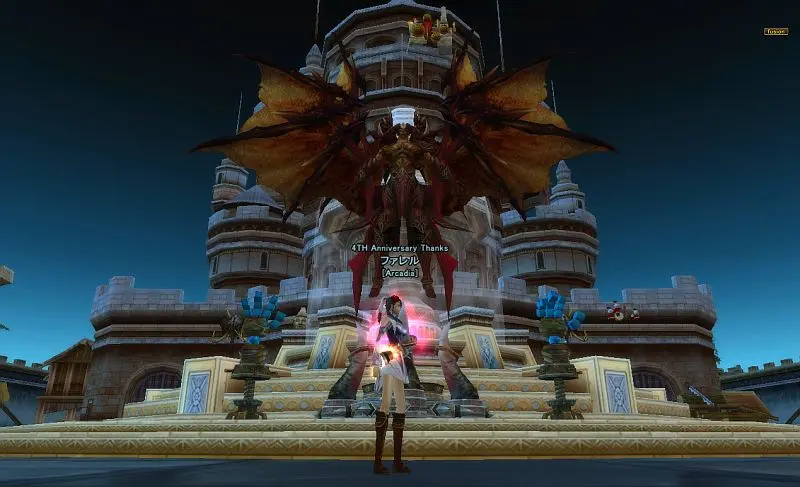
Task: Click the small yellow fusion label
Action: click(776, 31)
